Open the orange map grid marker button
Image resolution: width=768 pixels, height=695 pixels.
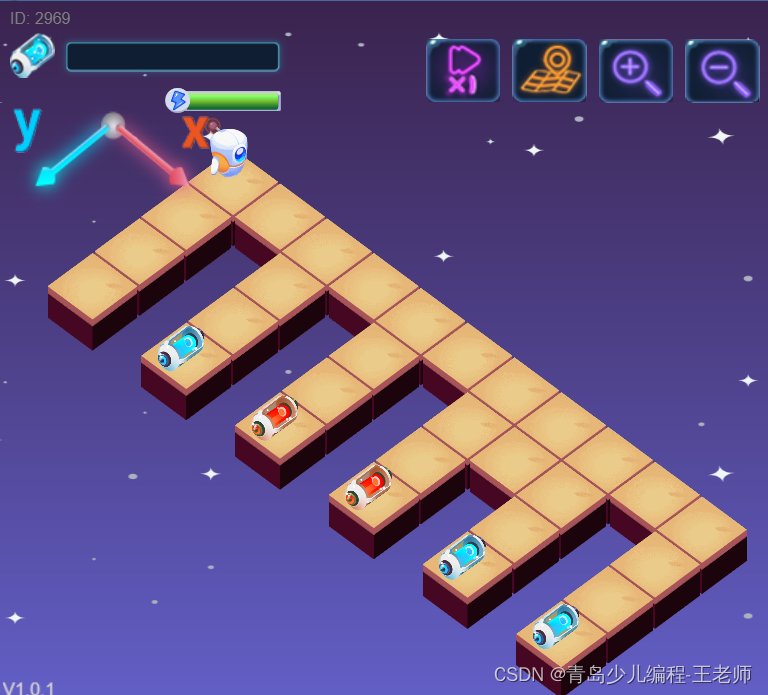(x=549, y=70)
